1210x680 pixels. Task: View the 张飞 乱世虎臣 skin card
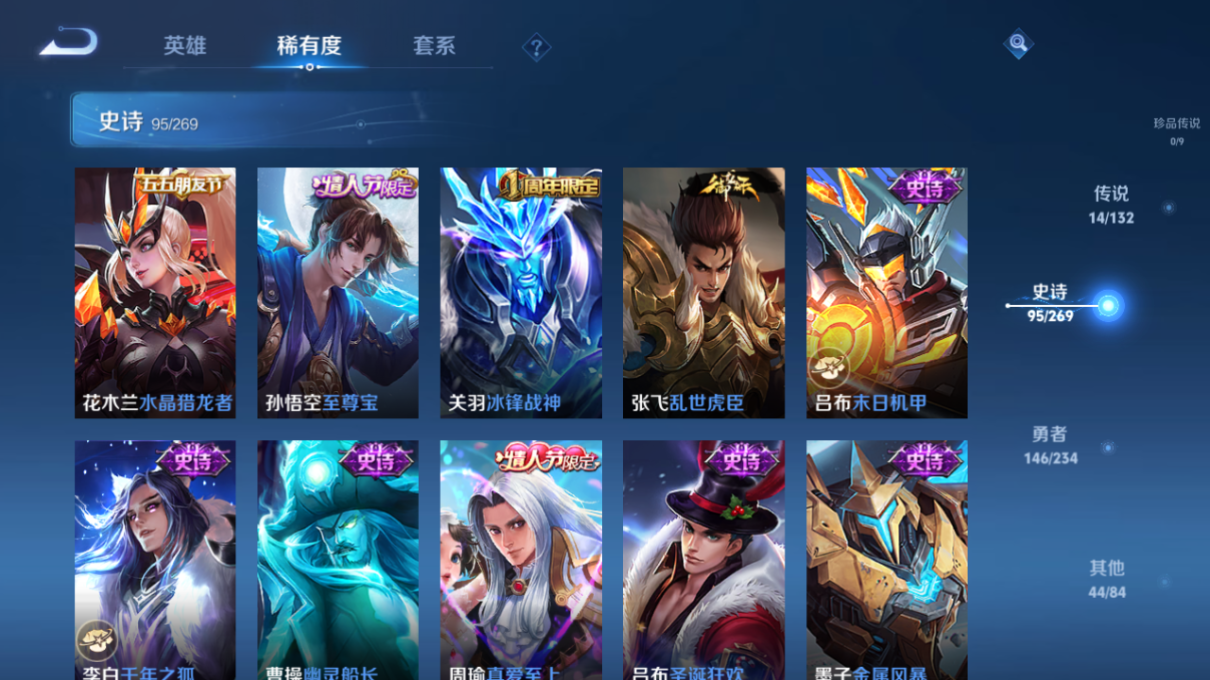click(x=704, y=292)
